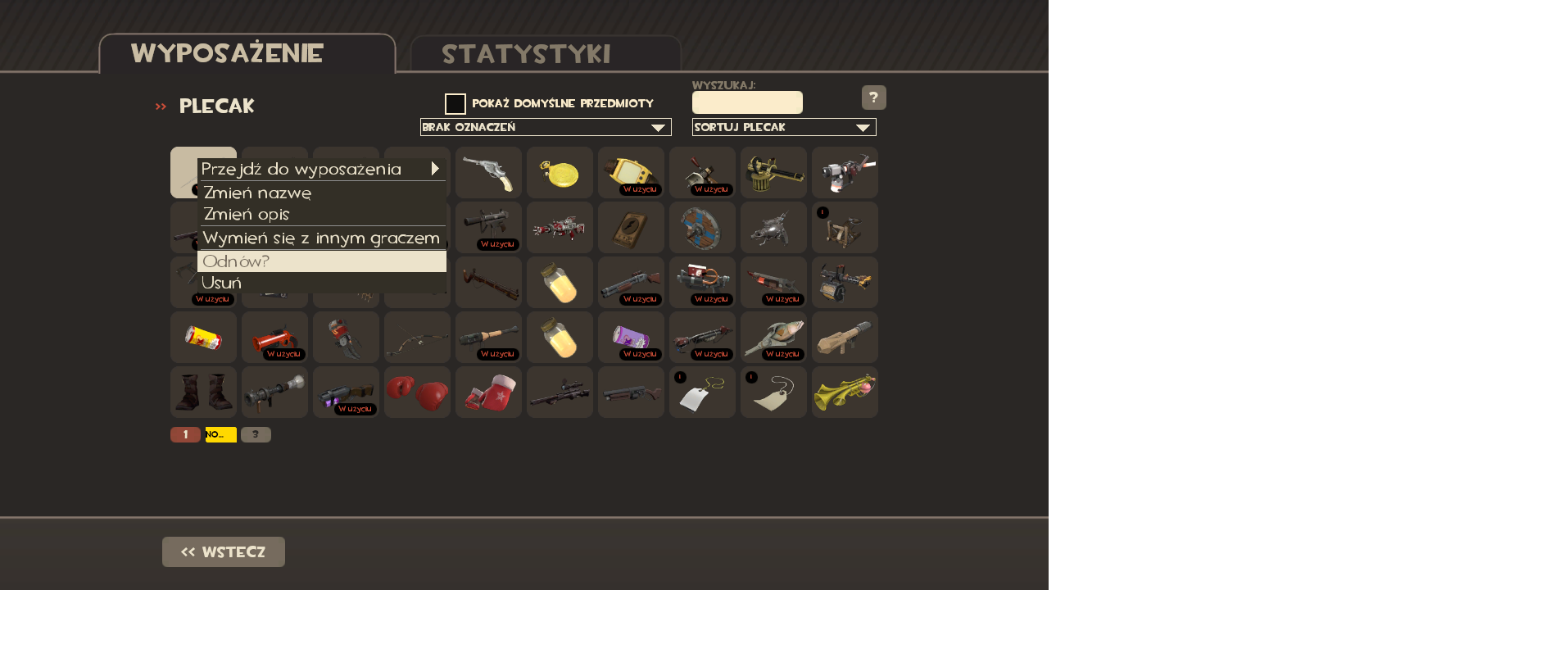Viewport: 1568px width, 649px height.
Task: Toggle the 'Pokaż domyślne przedmioty' checkbox
Action: pos(455,102)
